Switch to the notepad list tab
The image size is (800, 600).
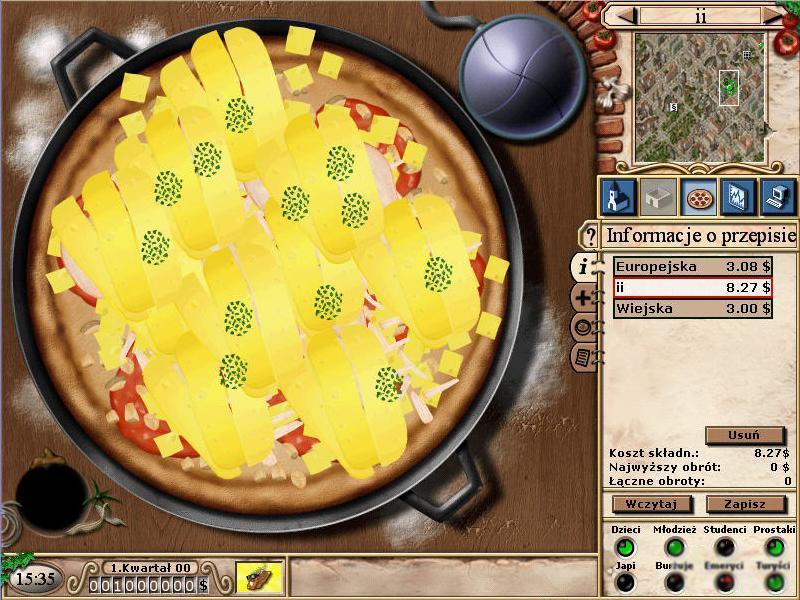pos(583,357)
